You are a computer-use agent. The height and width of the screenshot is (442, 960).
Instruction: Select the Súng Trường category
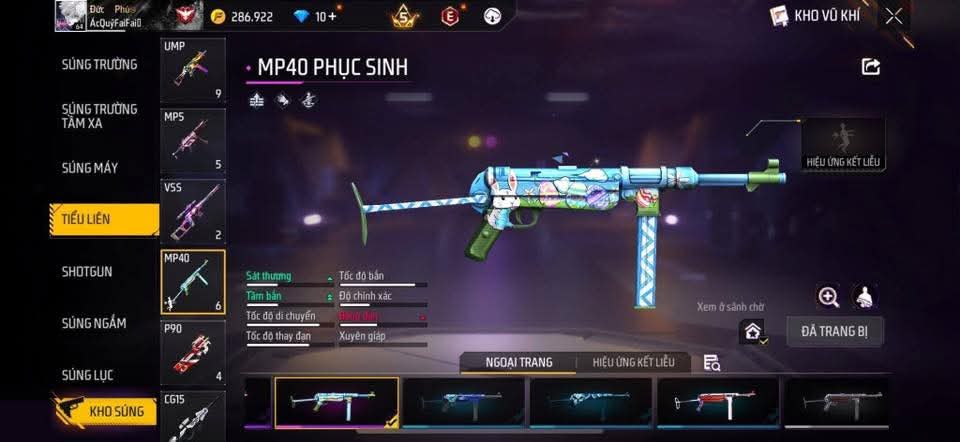[x=99, y=65]
